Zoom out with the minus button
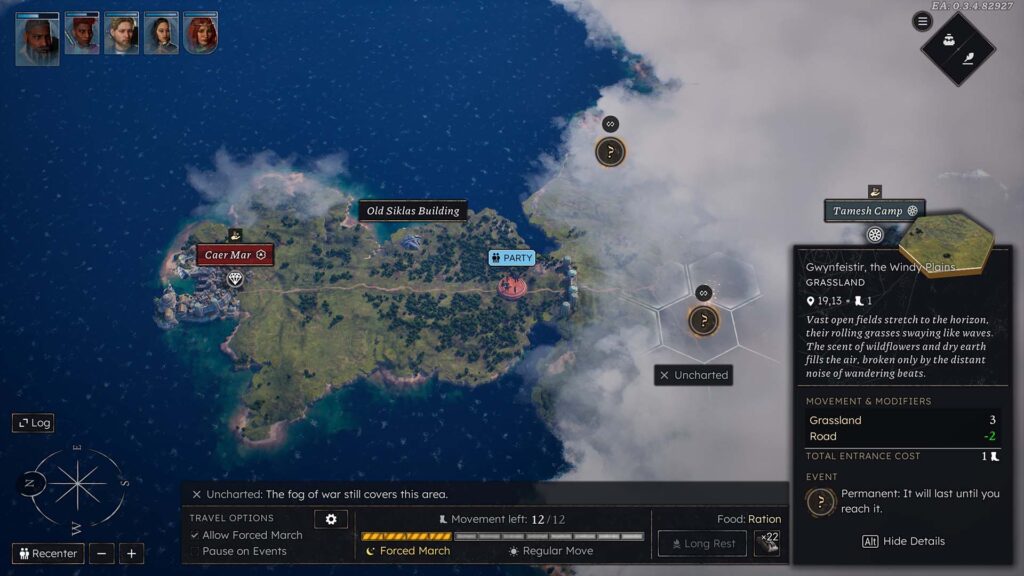This screenshot has height=576, width=1024. click(x=101, y=553)
